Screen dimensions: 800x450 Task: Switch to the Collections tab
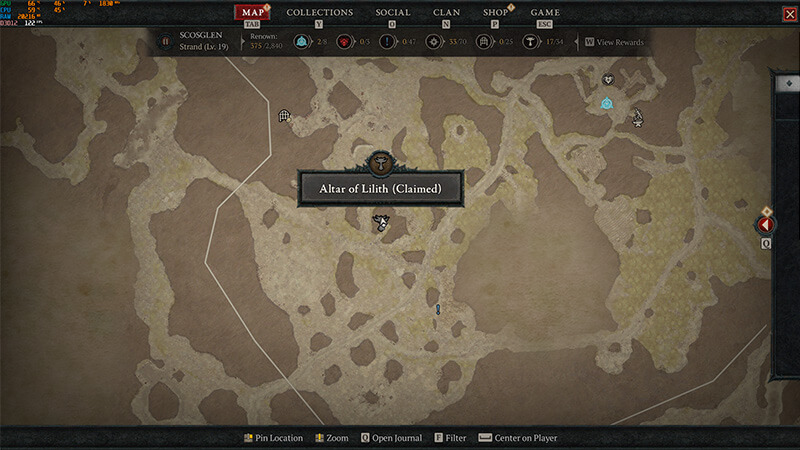pos(319,13)
